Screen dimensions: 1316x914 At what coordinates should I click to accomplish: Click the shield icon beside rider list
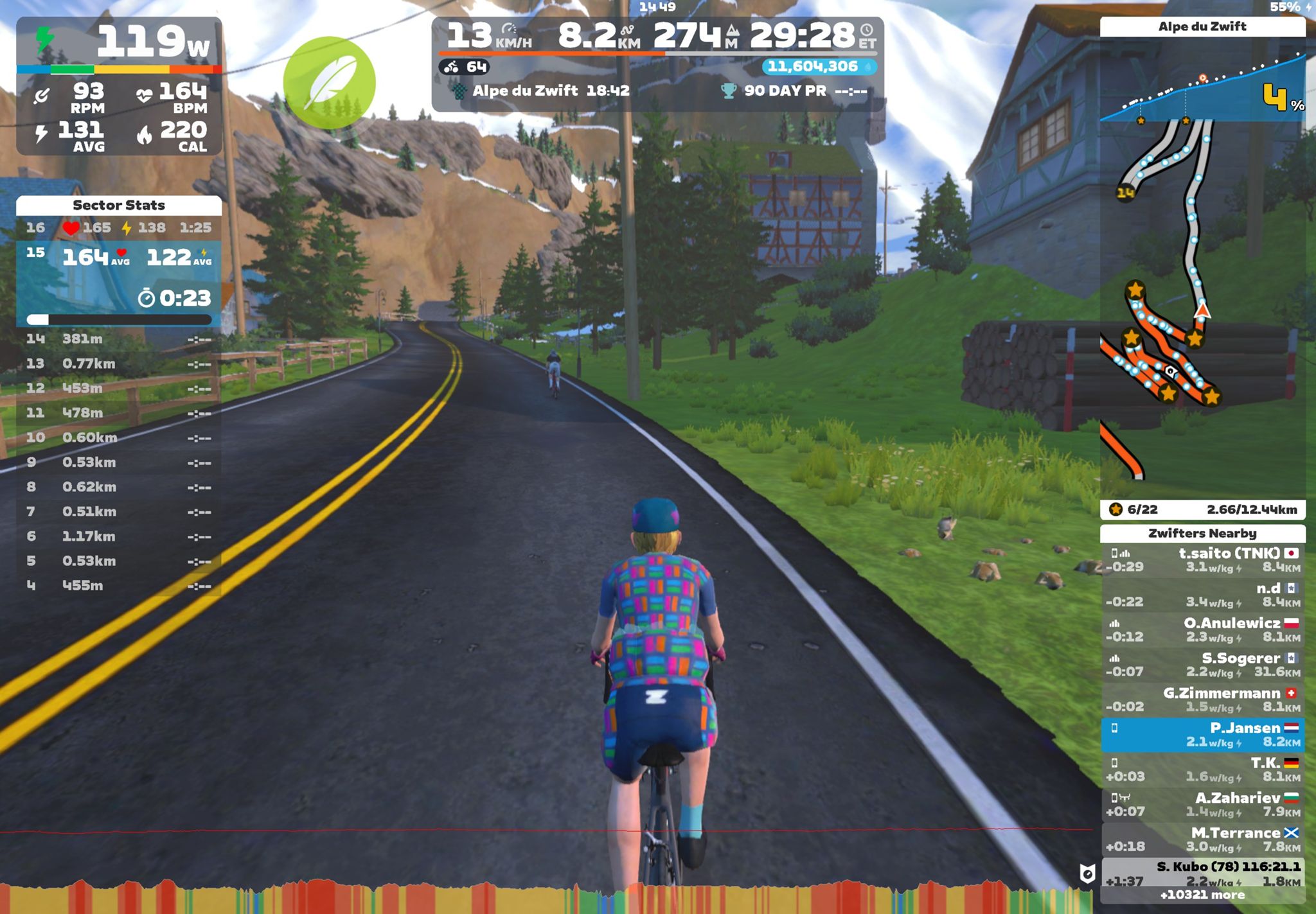1087,874
